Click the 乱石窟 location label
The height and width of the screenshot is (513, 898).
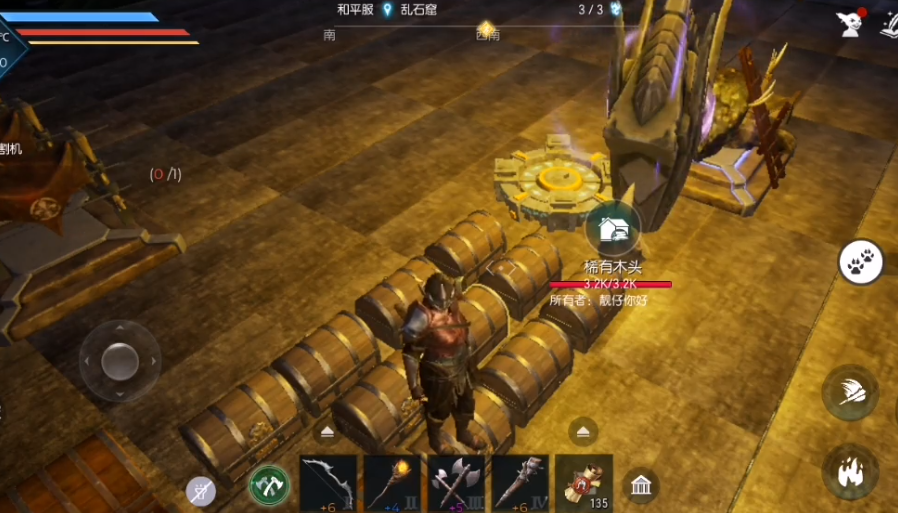419,9
